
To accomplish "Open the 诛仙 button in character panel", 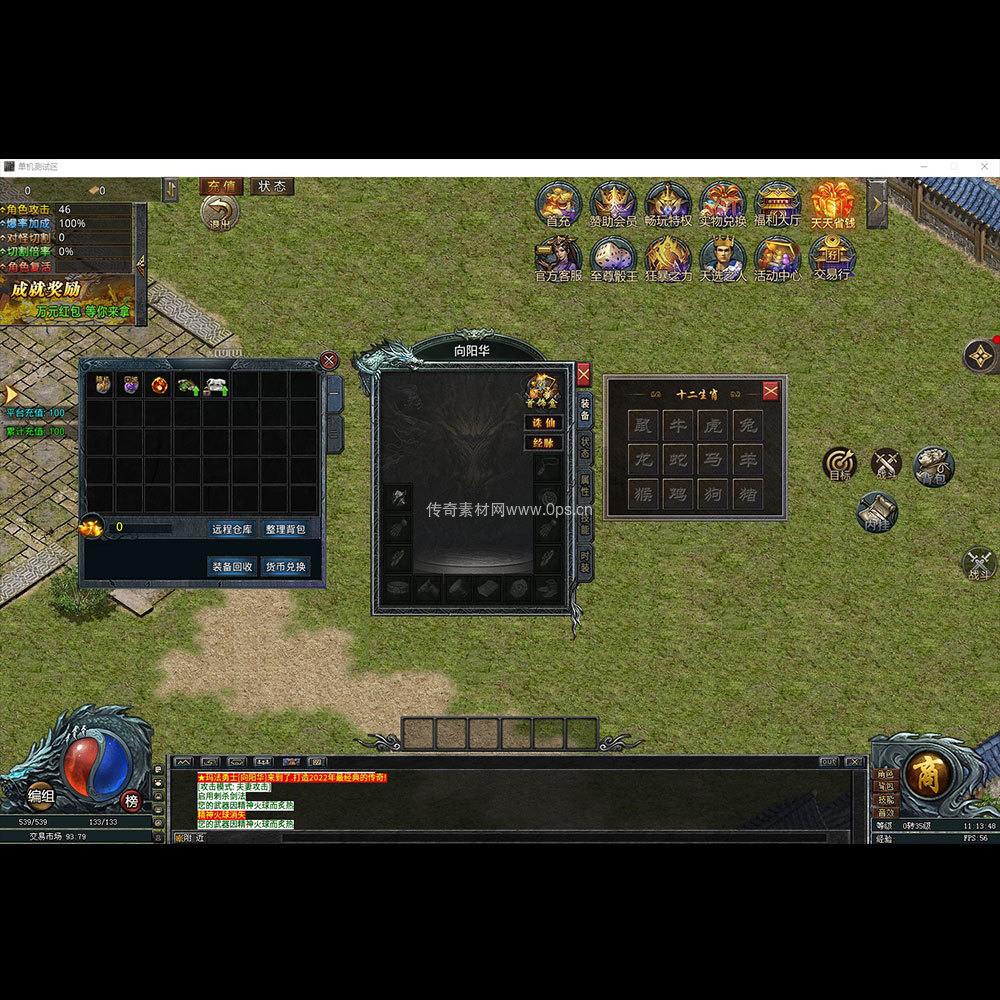I will (543, 423).
